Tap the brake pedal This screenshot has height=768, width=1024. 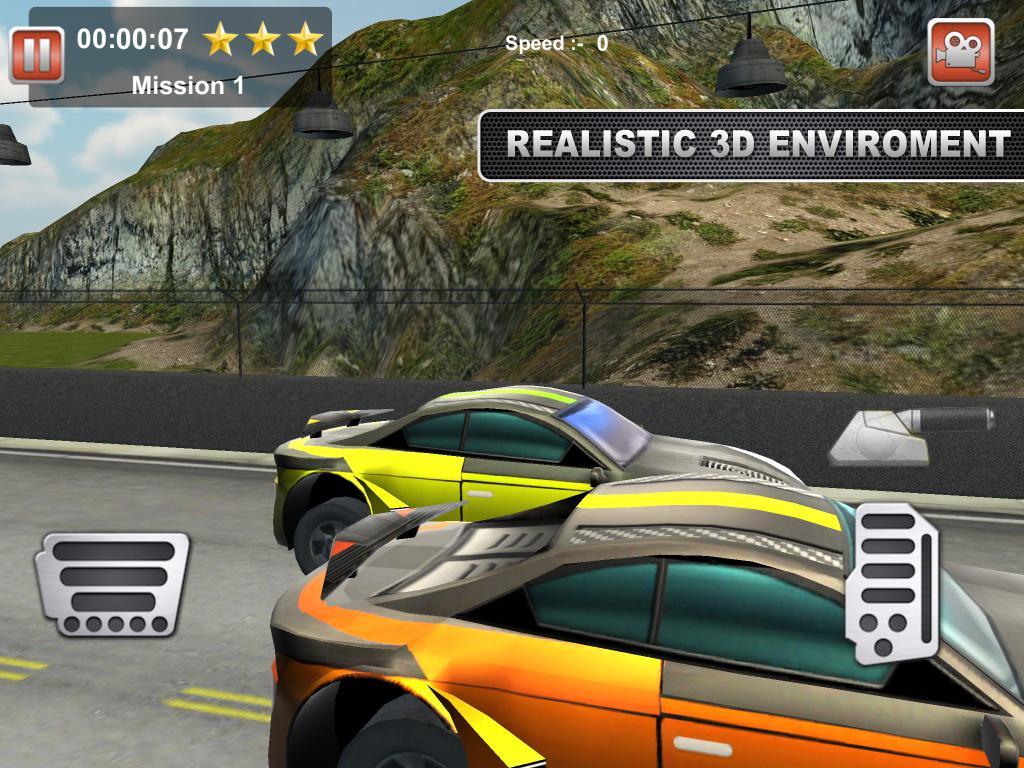tap(112, 584)
